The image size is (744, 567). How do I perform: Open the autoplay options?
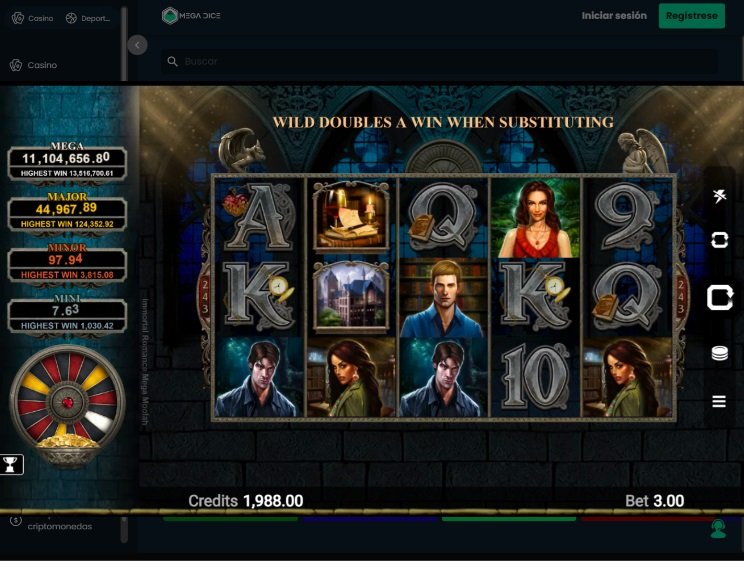click(x=719, y=240)
